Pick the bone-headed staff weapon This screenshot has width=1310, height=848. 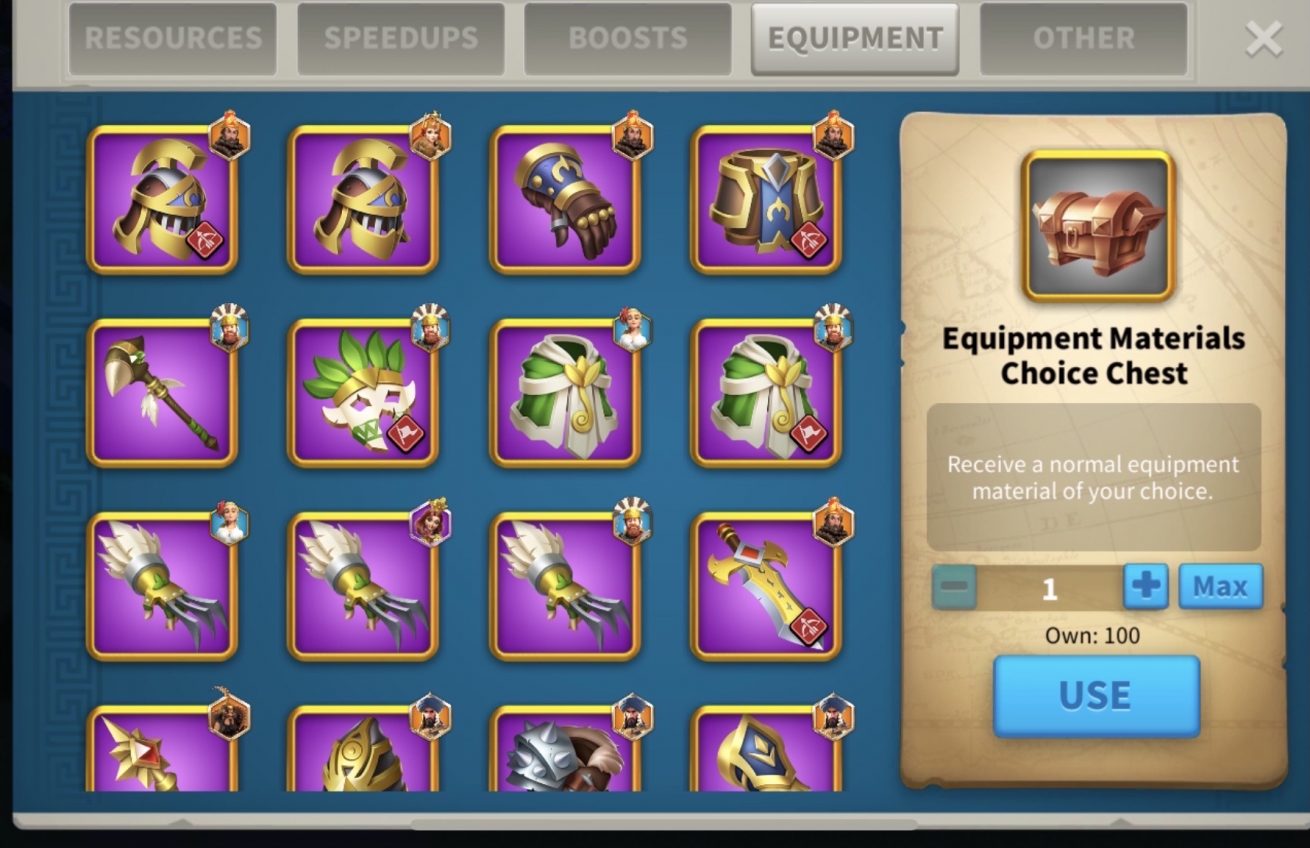pyautogui.click(x=162, y=393)
